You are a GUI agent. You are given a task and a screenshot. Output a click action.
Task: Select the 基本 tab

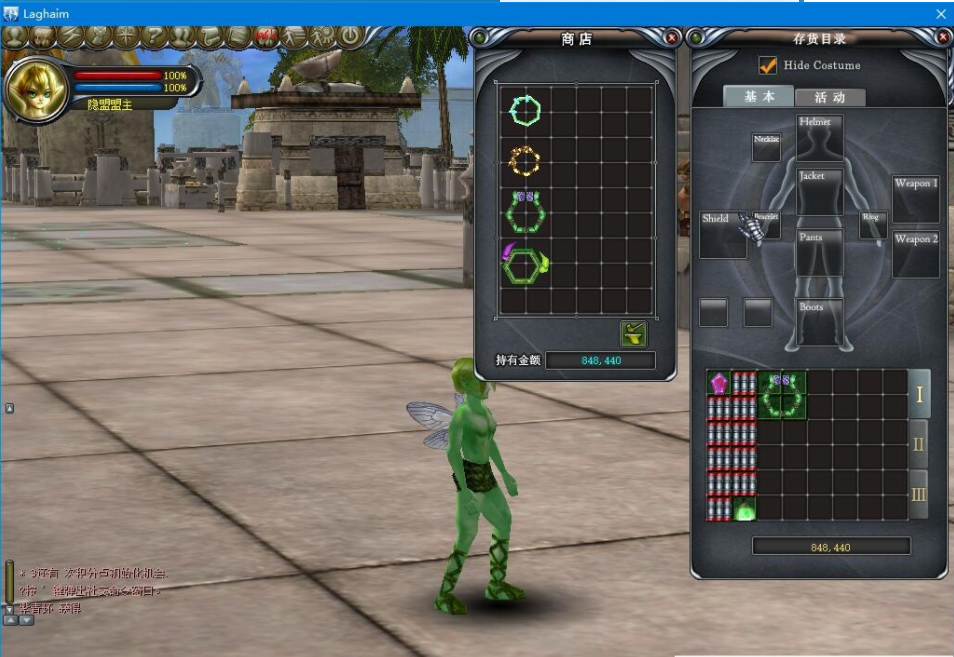click(x=759, y=96)
